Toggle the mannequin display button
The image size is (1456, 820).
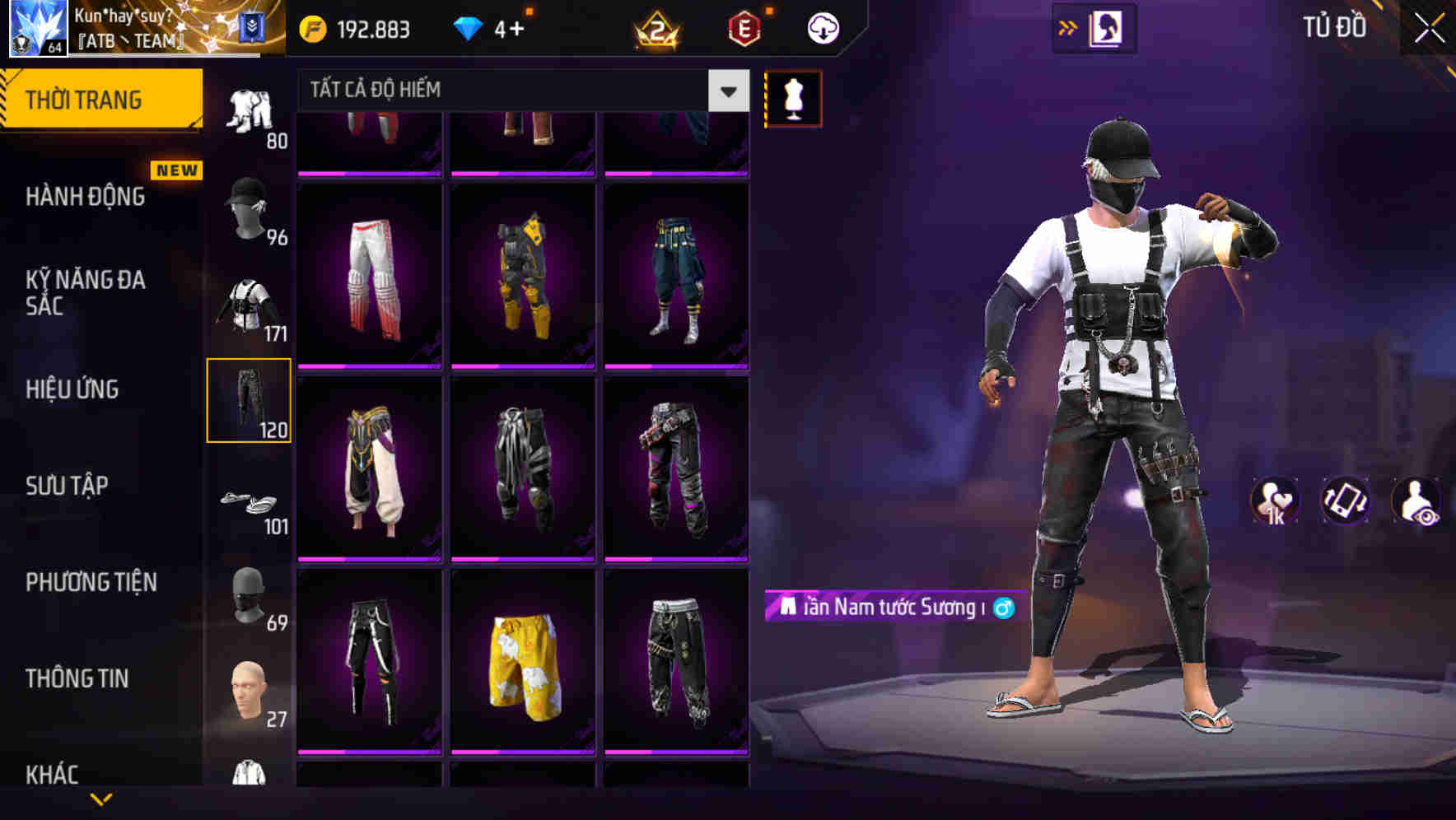[x=793, y=98]
